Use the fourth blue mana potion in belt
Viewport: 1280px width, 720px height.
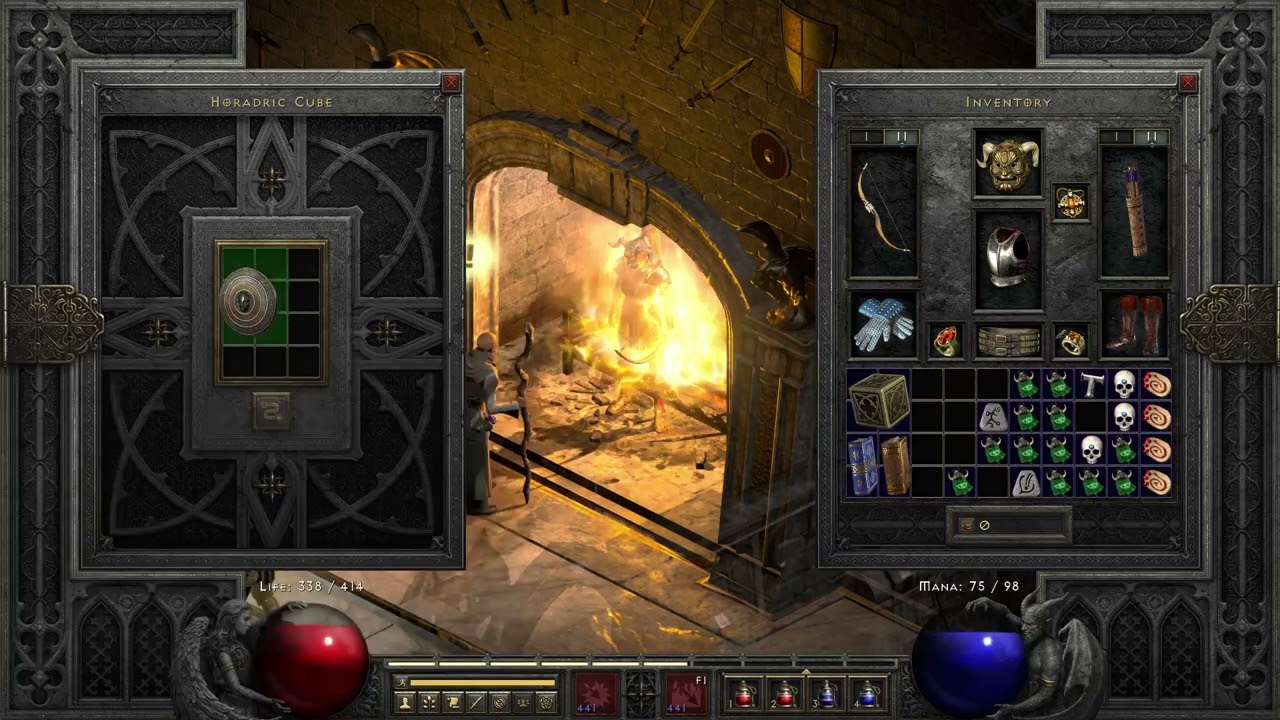coord(867,694)
